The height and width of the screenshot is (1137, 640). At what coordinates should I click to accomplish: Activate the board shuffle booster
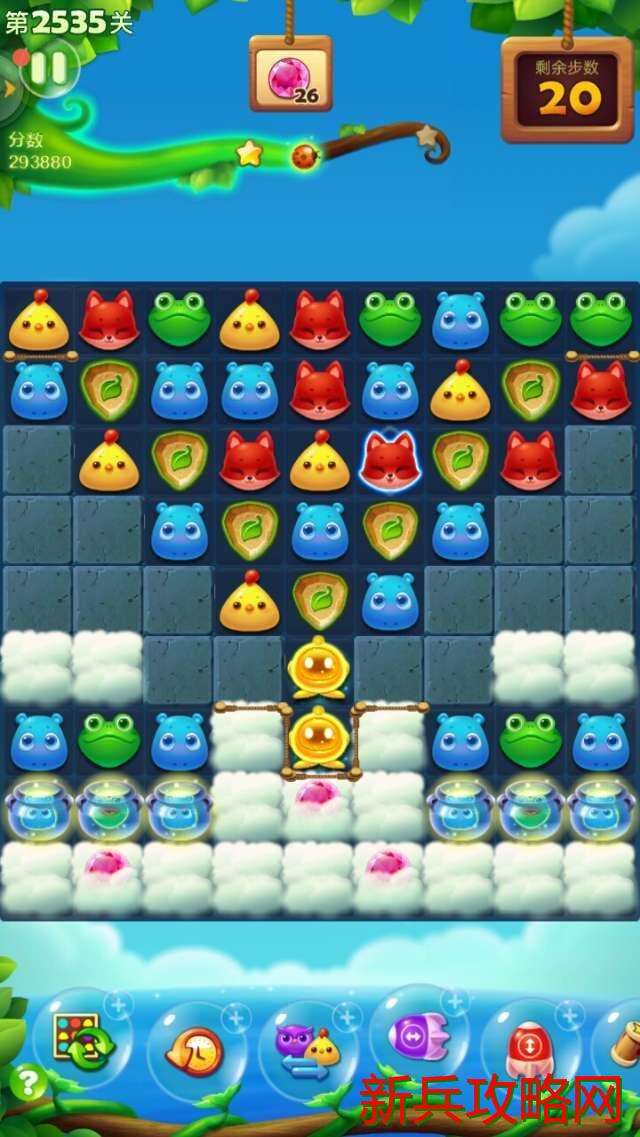point(81,1039)
